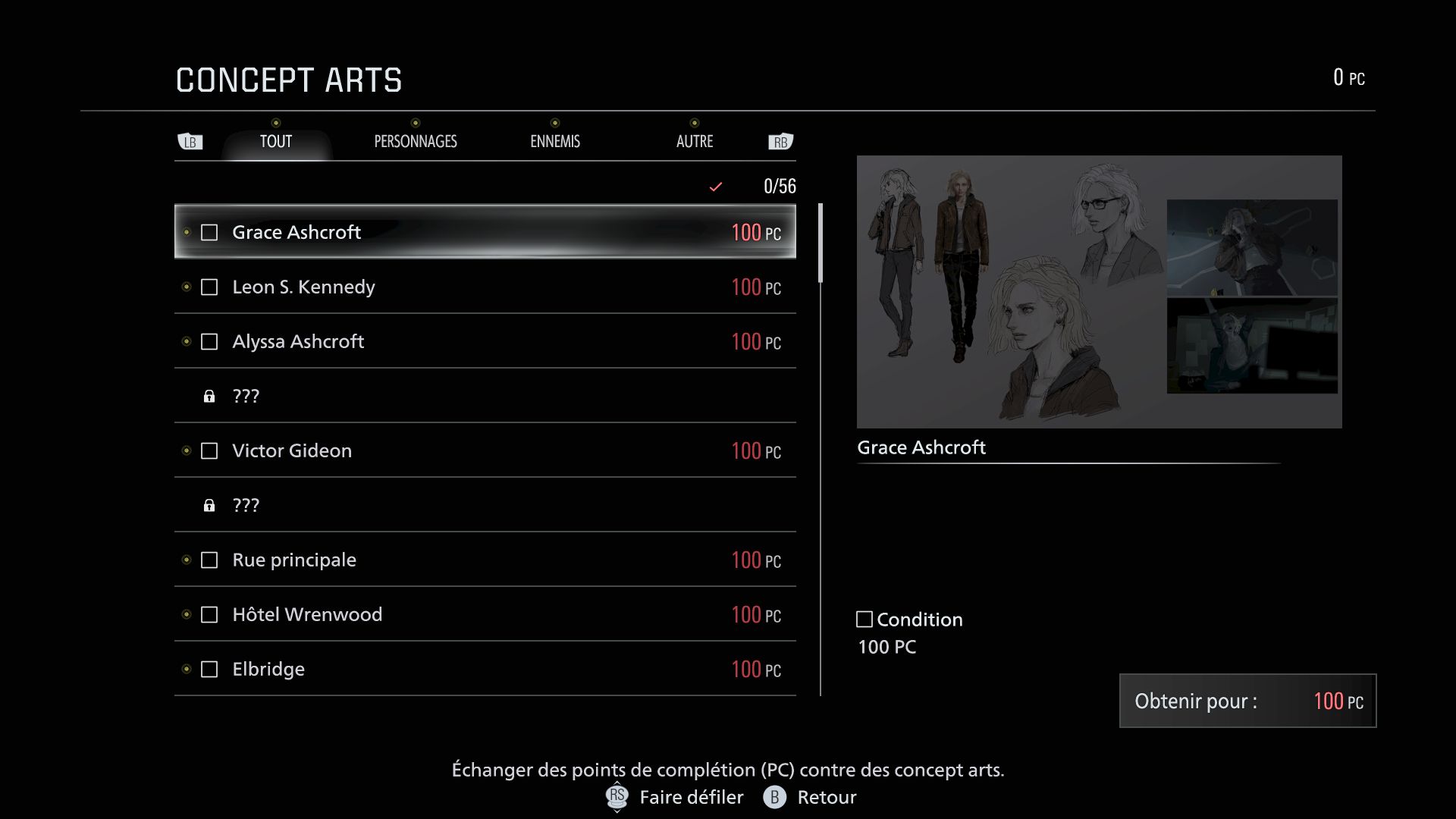Choose the Rue principale entry
The image size is (1456, 819).
485,560
